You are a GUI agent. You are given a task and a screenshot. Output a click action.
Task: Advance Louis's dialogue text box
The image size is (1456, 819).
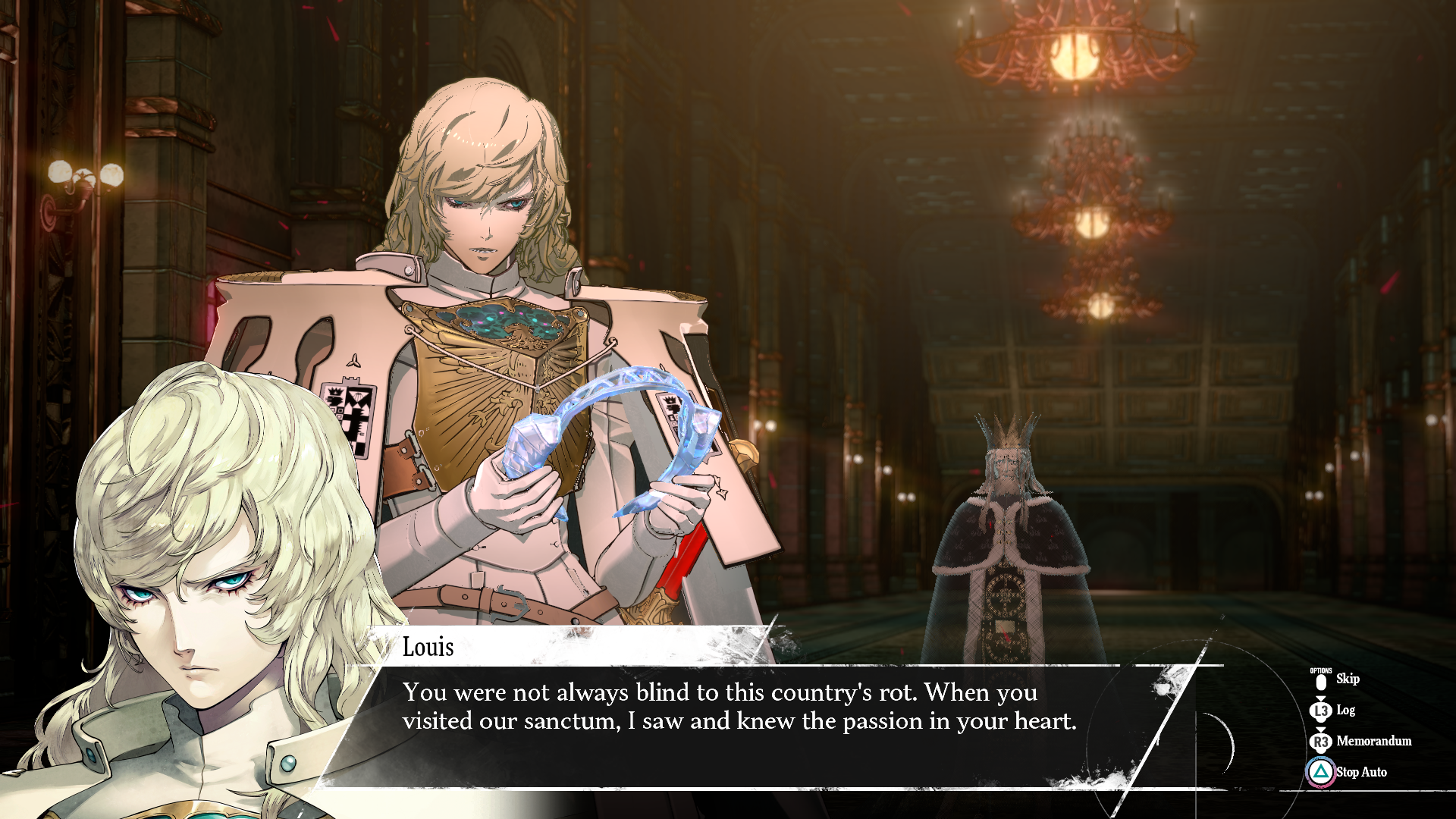[739, 708]
